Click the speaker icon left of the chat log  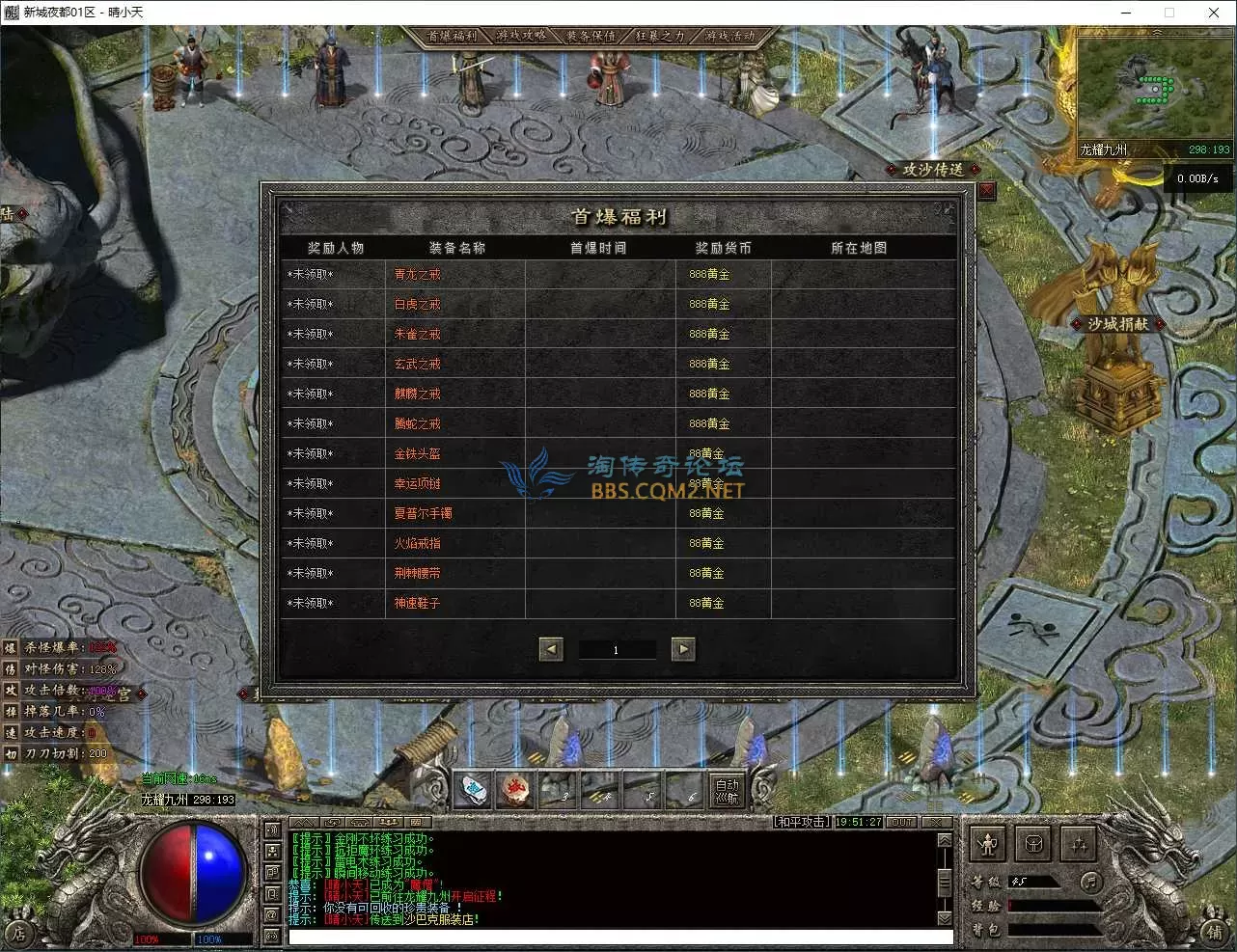(x=272, y=831)
